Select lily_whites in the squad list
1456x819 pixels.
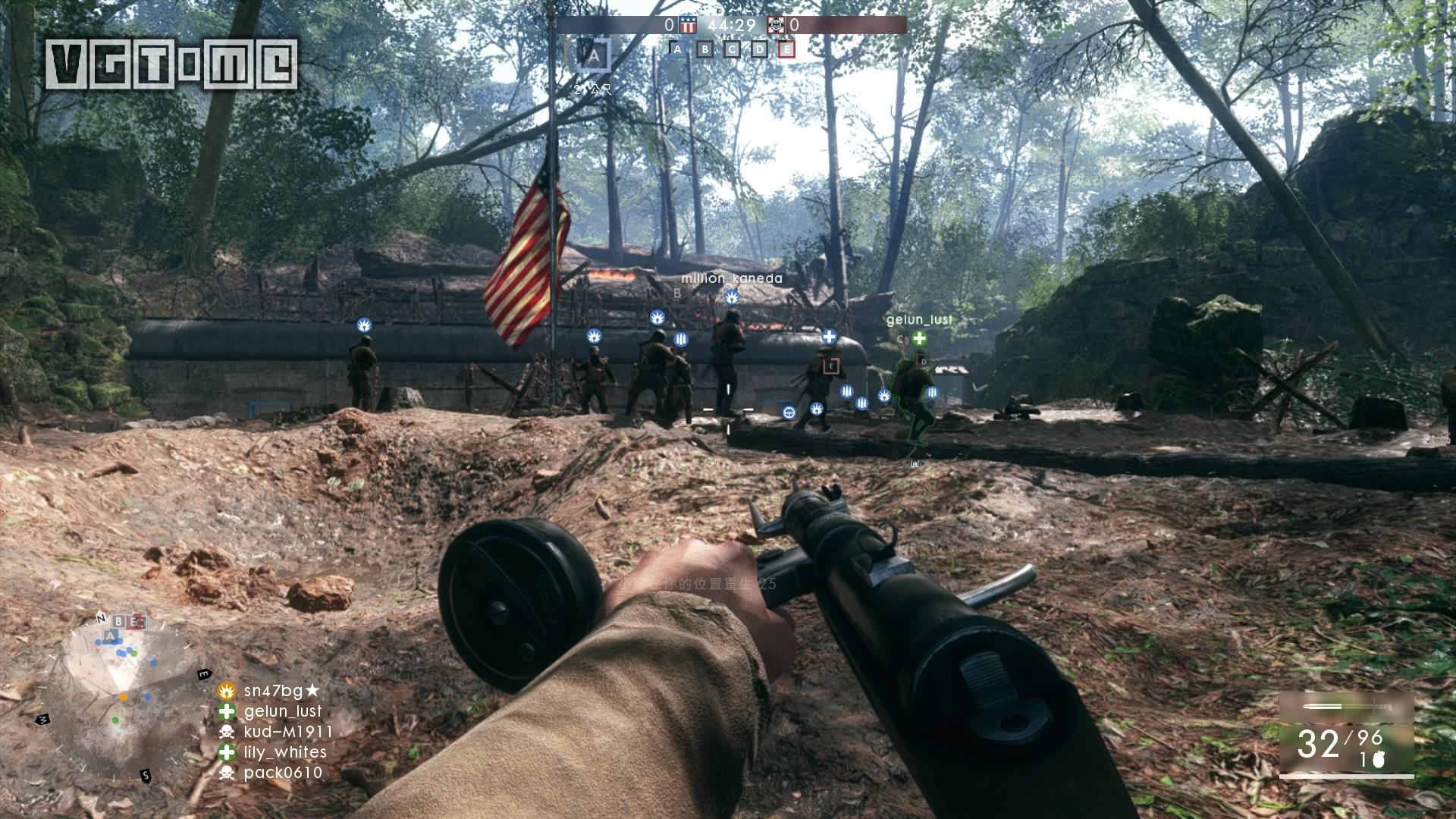285,752
